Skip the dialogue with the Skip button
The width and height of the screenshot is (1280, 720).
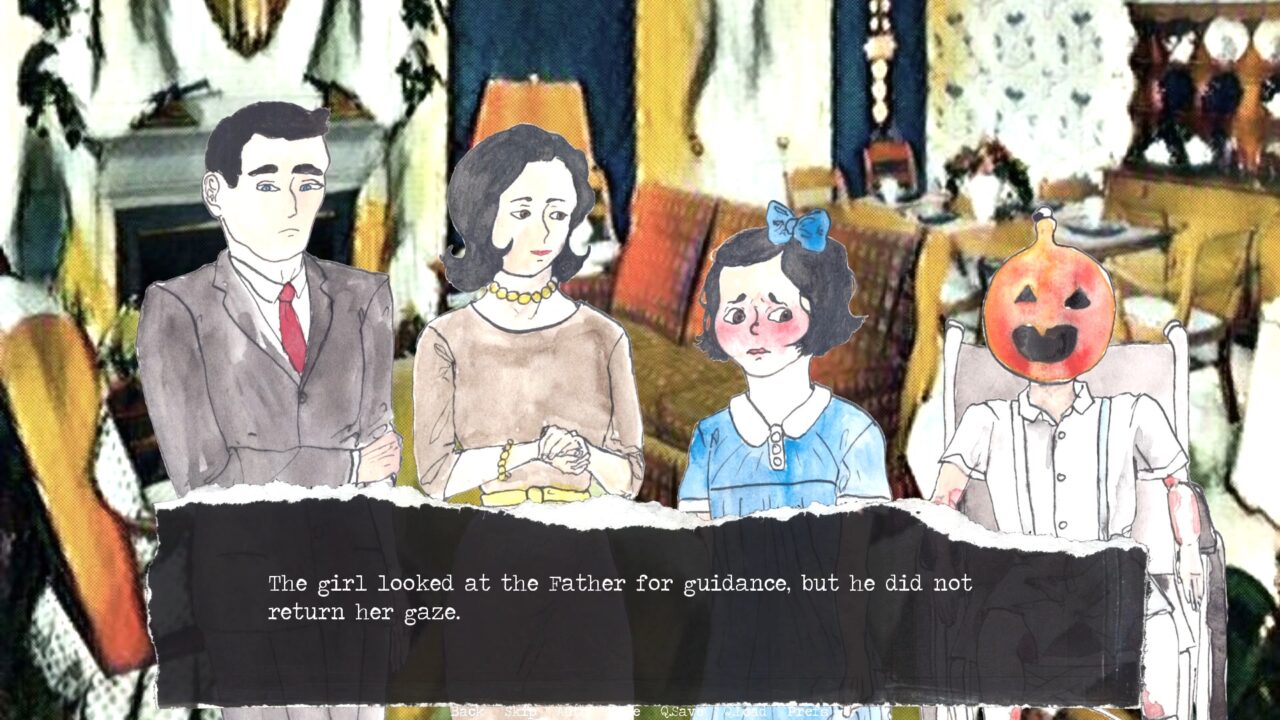521,712
